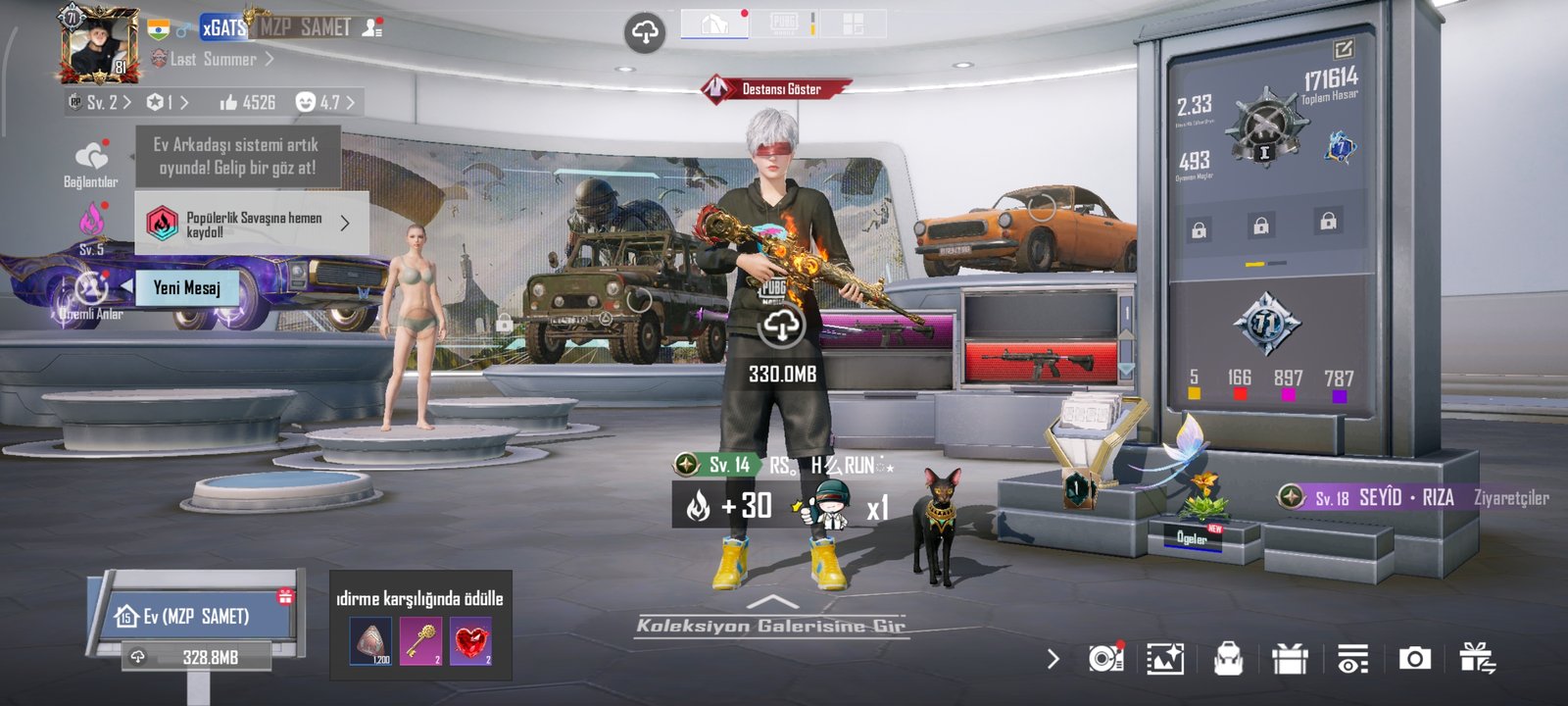Enter the Koleksiyon Galerisi
This screenshot has height=706, width=1568.
(x=772, y=625)
